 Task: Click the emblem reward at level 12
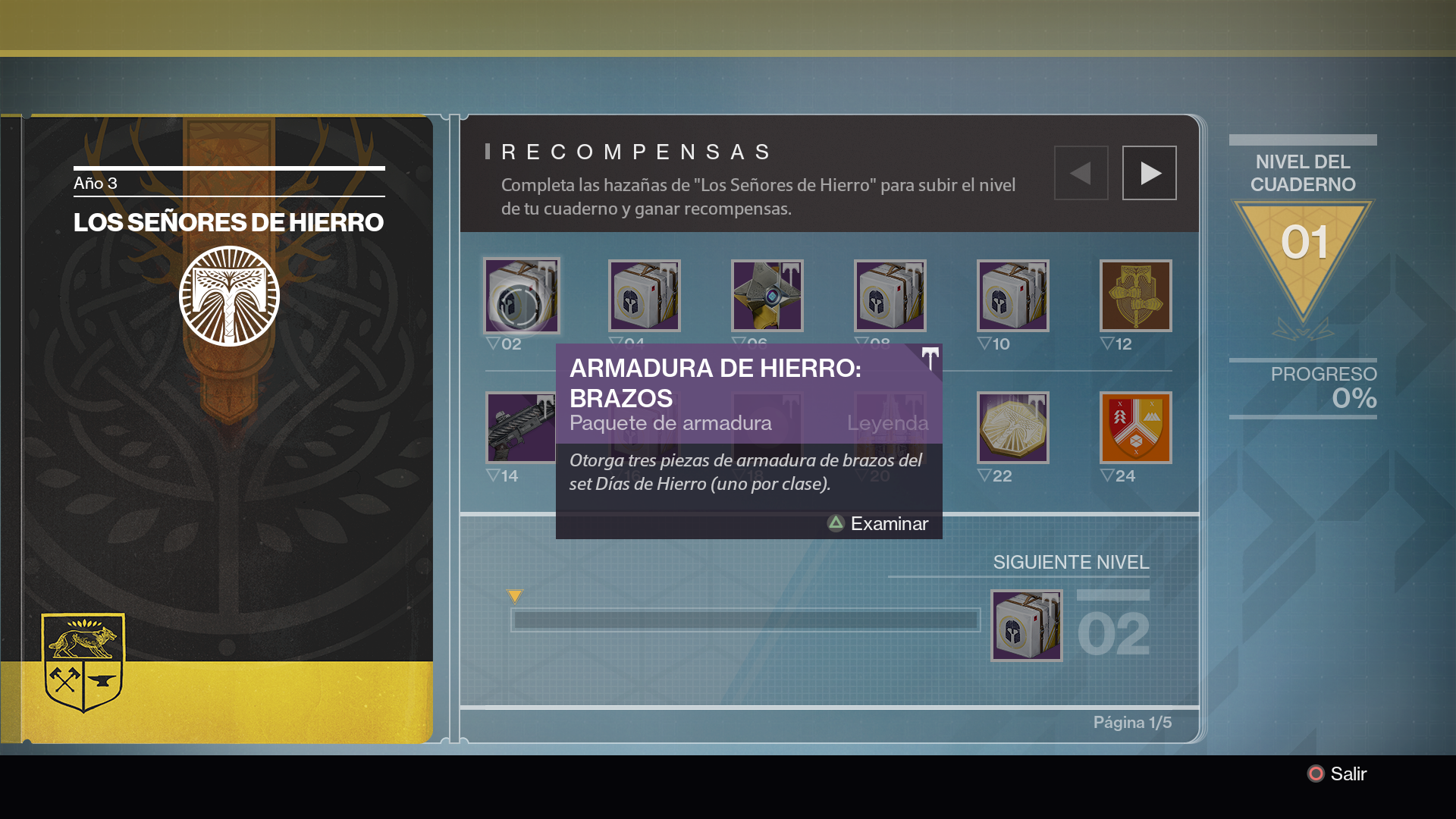1135,296
